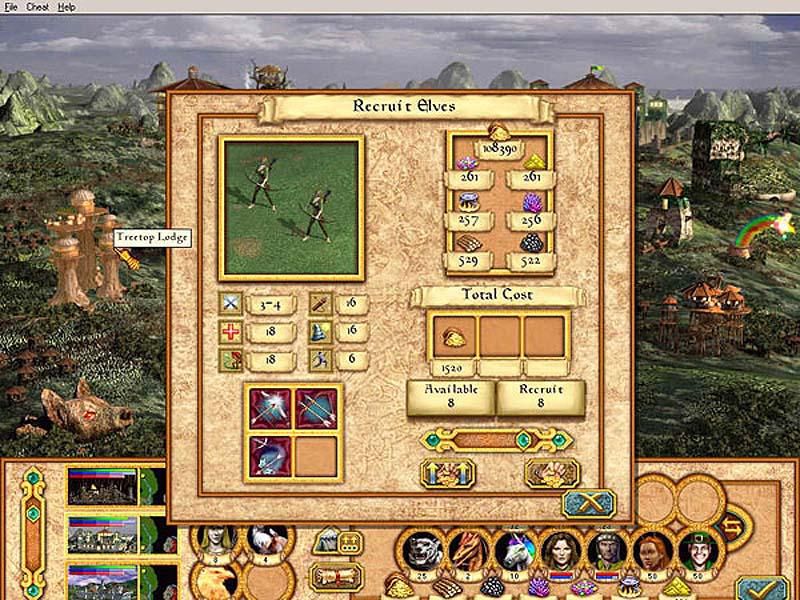Viewport: 800px width, 600px height.
Task: Click the green checkmark end-turn button
Action: [x=762, y=590]
